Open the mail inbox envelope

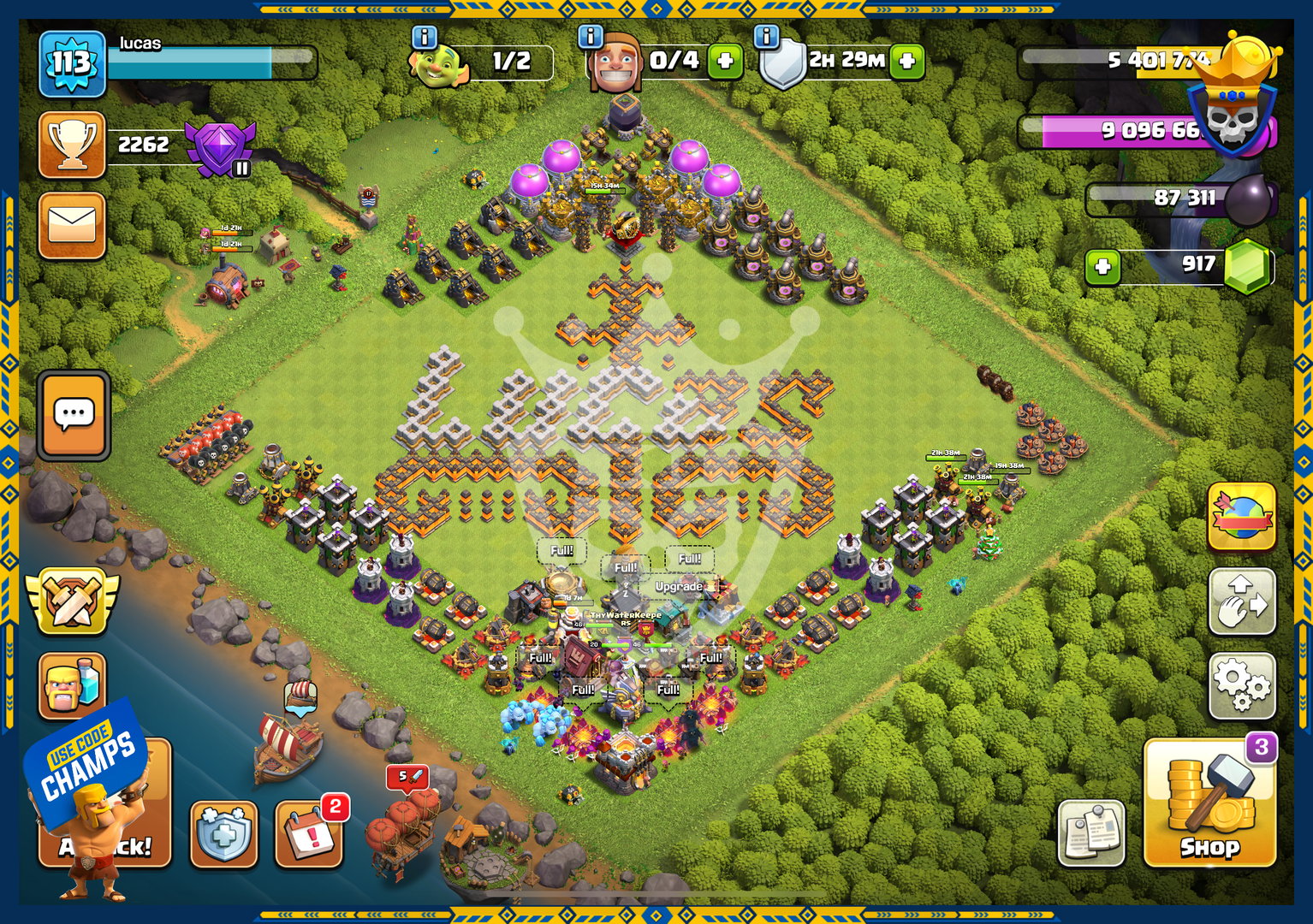tap(72, 226)
